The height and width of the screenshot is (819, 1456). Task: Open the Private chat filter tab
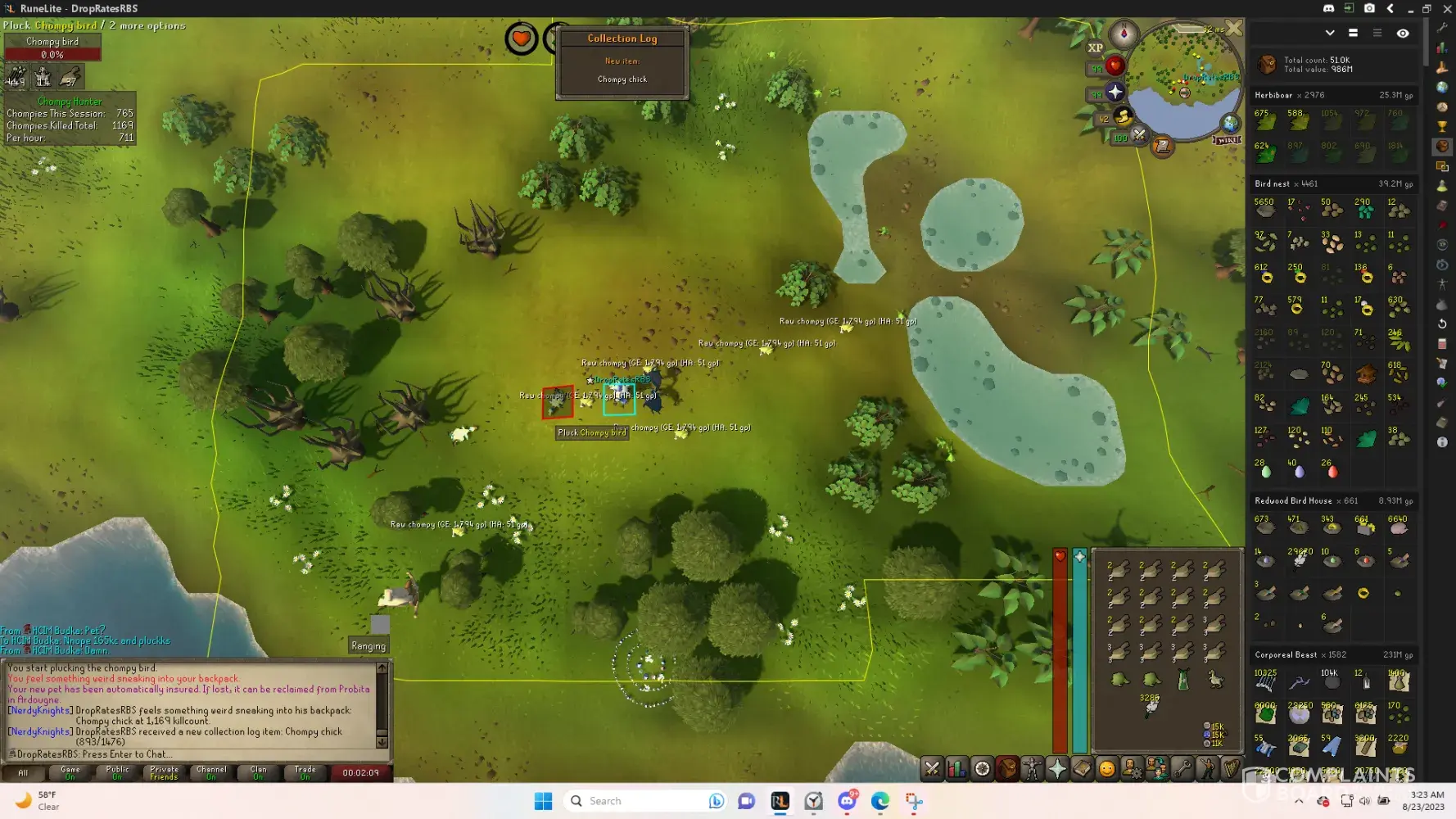click(x=164, y=772)
